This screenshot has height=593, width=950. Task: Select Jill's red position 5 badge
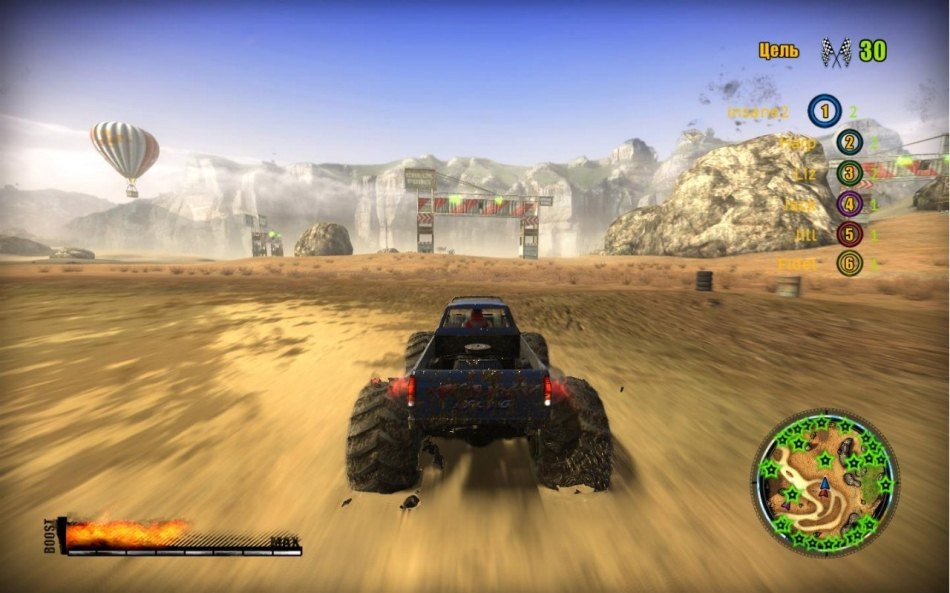(849, 235)
